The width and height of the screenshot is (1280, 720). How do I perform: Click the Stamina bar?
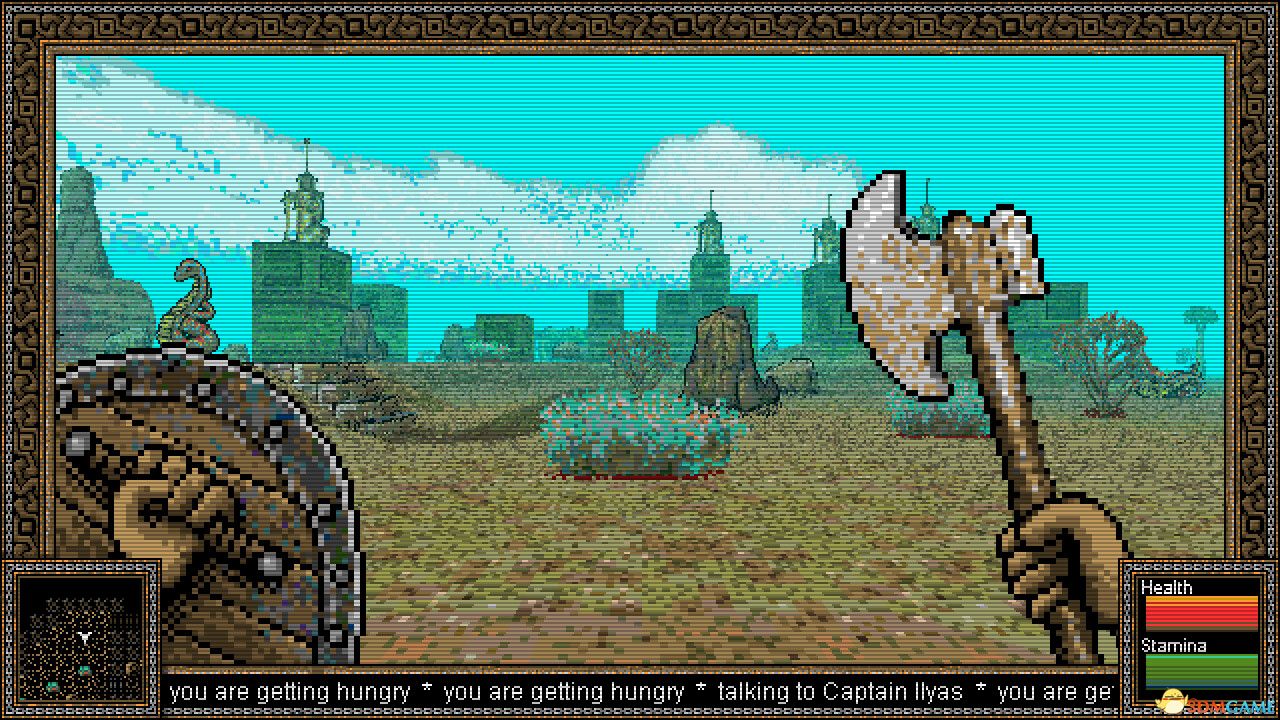(1200, 668)
